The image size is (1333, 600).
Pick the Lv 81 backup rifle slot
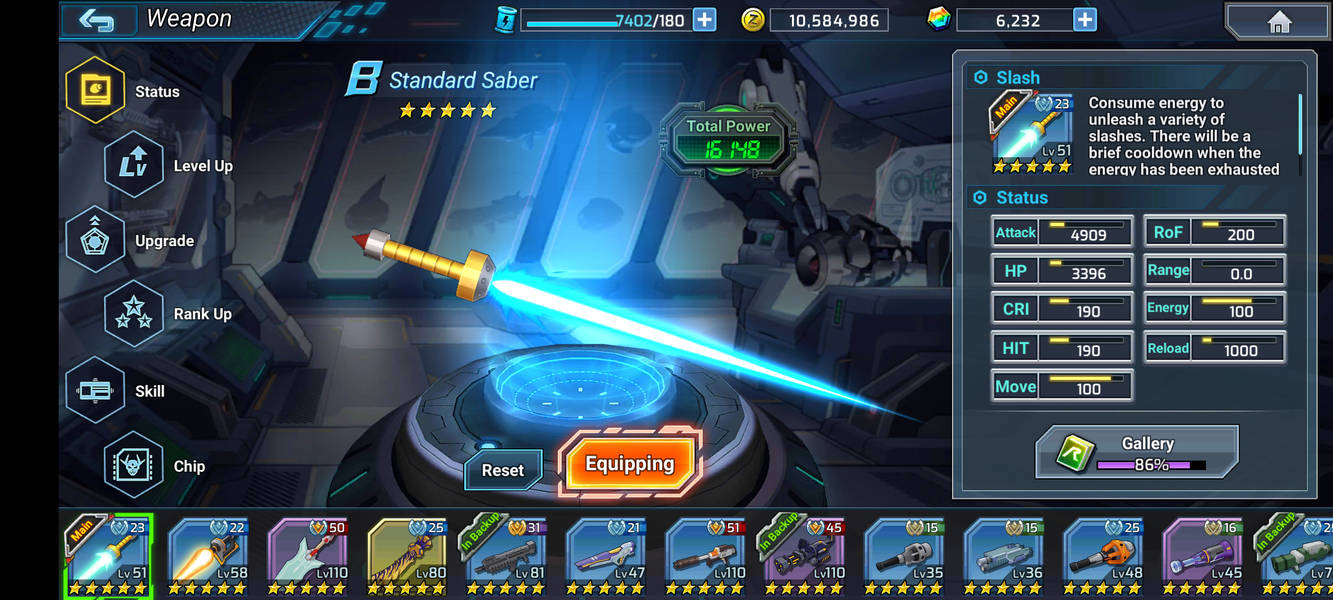pos(506,557)
